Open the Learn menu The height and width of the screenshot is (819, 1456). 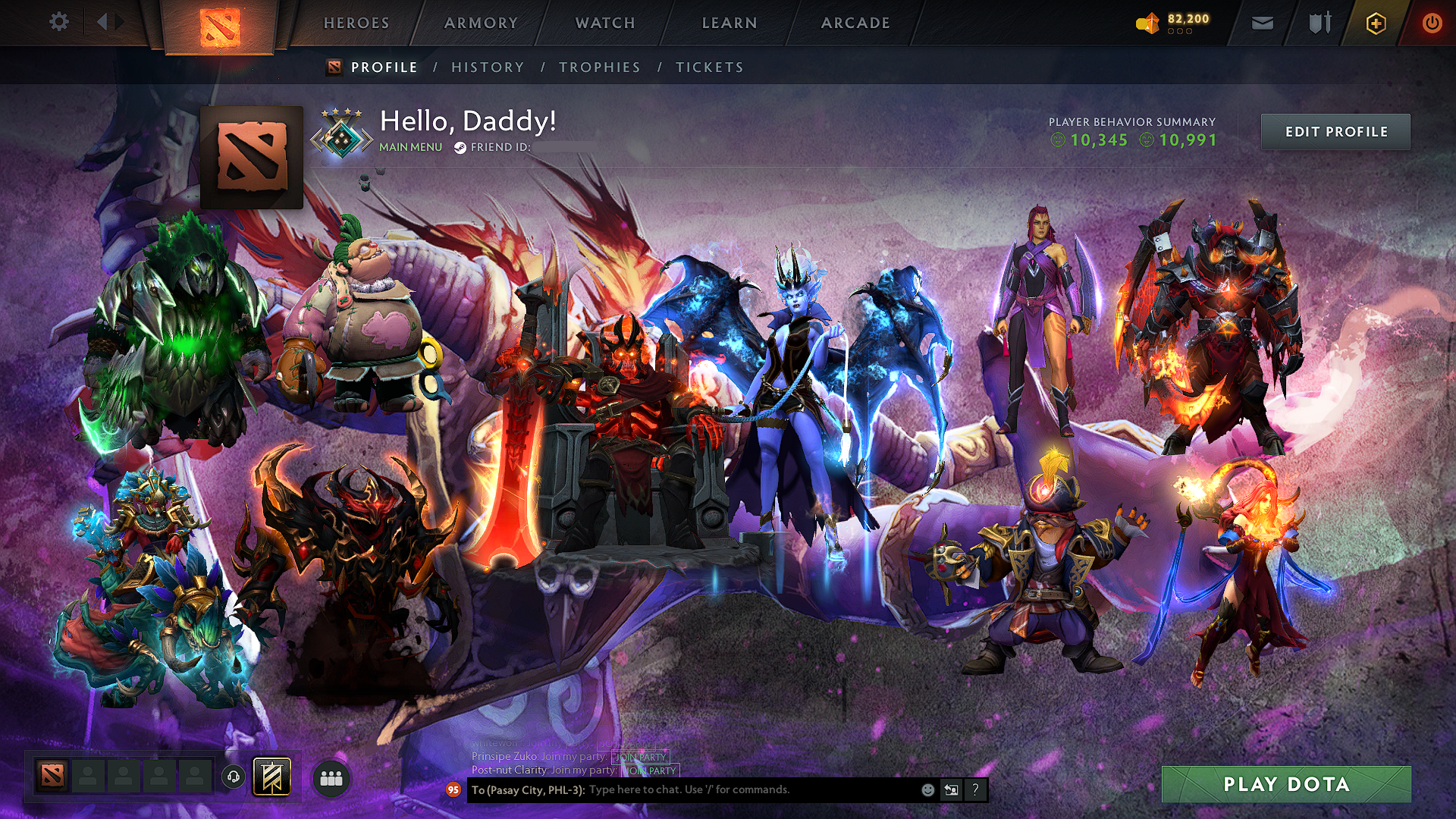pyautogui.click(x=730, y=23)
